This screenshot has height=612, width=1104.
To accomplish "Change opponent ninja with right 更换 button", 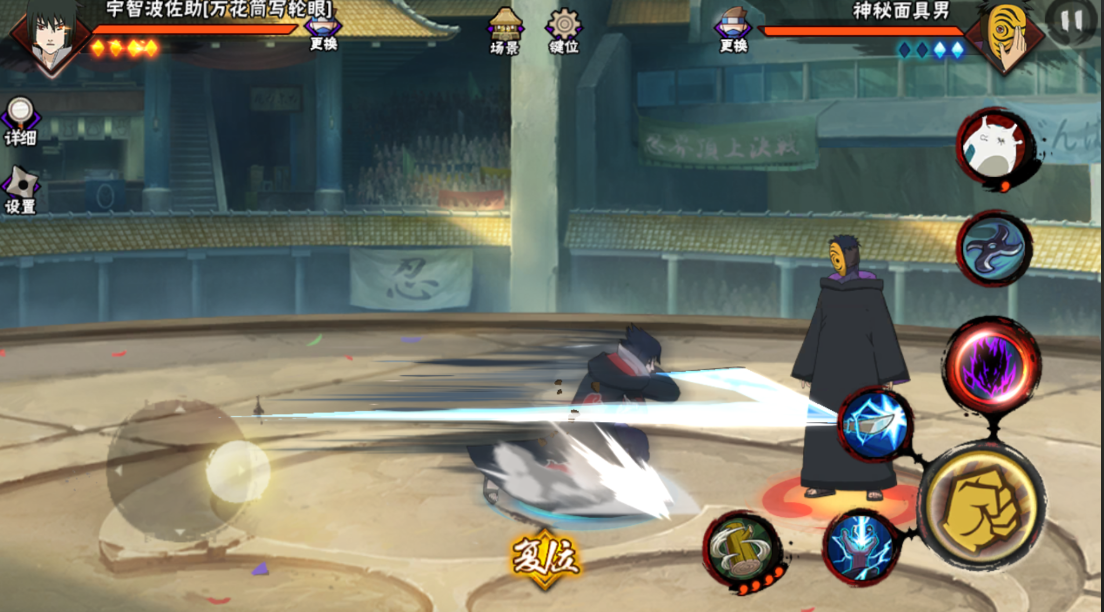I will [732, 28].
